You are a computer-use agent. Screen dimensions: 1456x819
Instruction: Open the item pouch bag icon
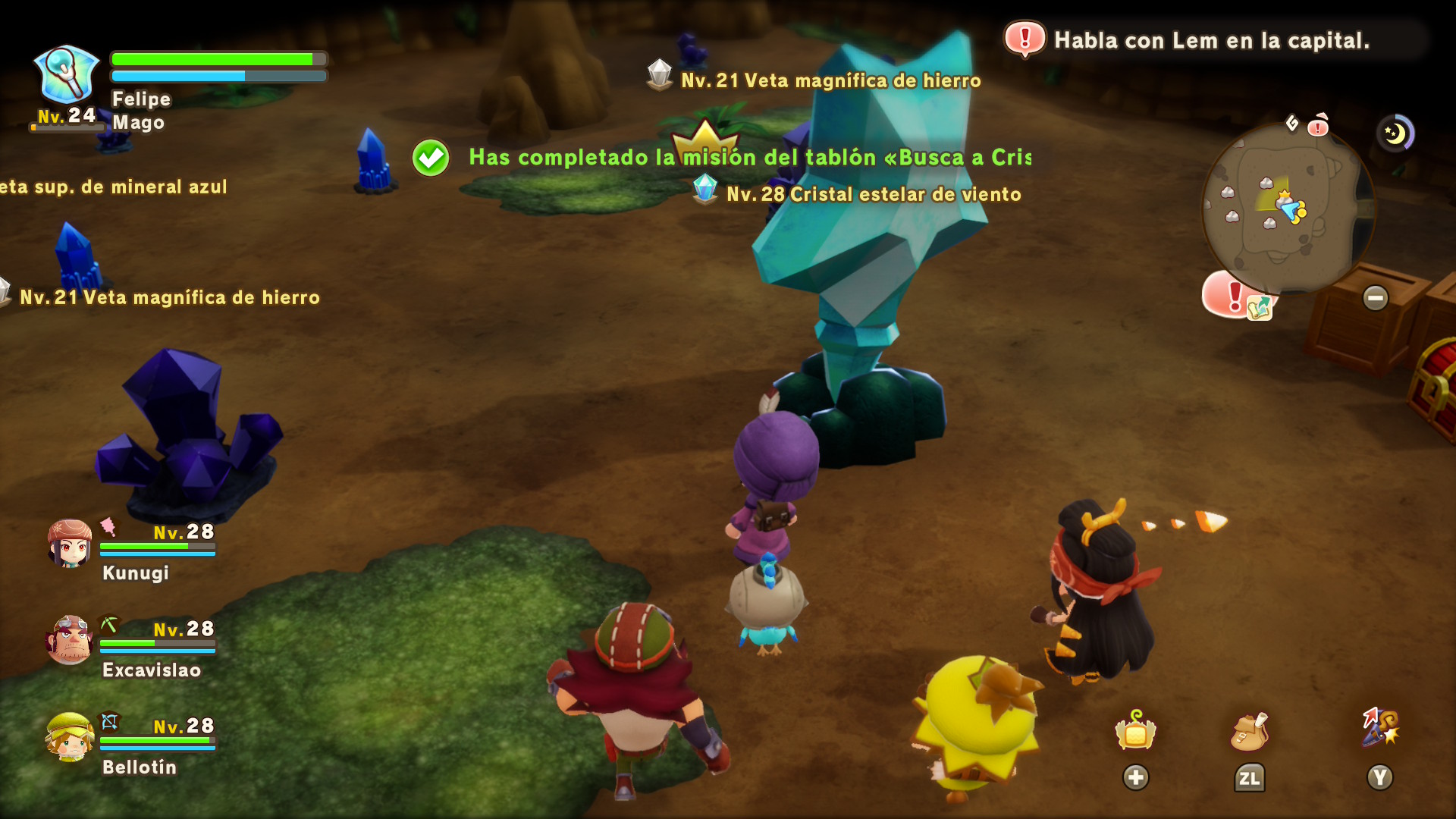pyautogui.click(x=1249, y=732)
